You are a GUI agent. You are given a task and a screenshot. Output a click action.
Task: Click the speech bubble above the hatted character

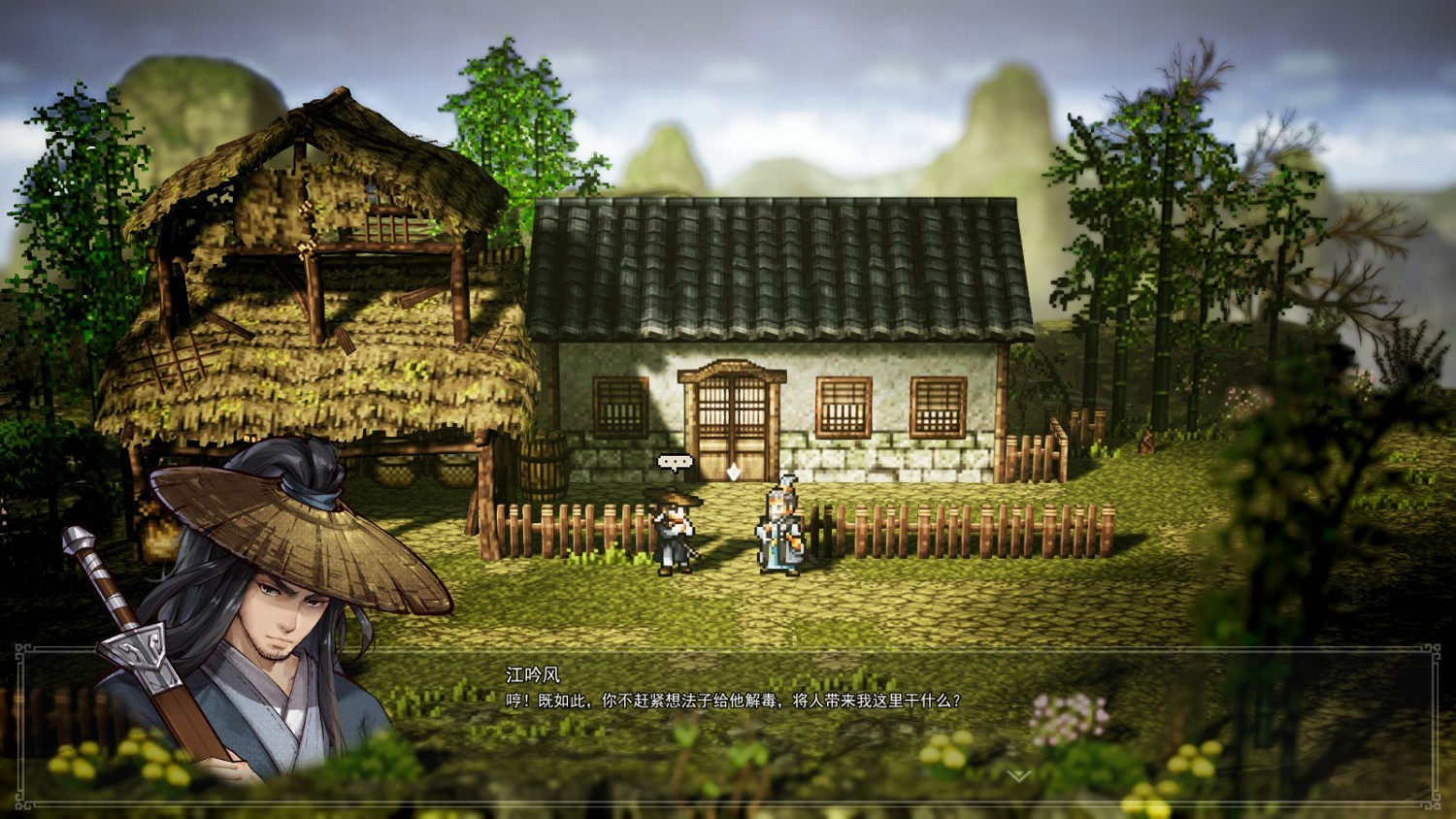(x=678, y=461)
